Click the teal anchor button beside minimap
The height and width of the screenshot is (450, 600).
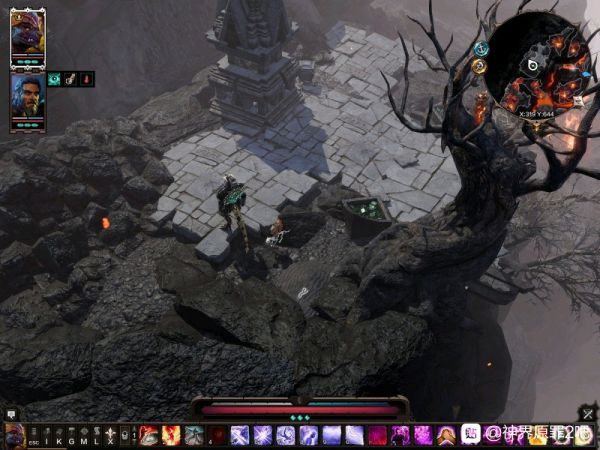tap(482, 48)
